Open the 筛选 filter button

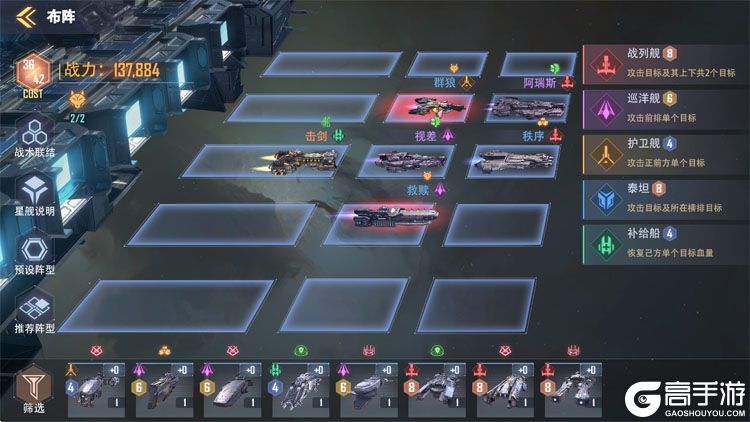click(33, 389)
